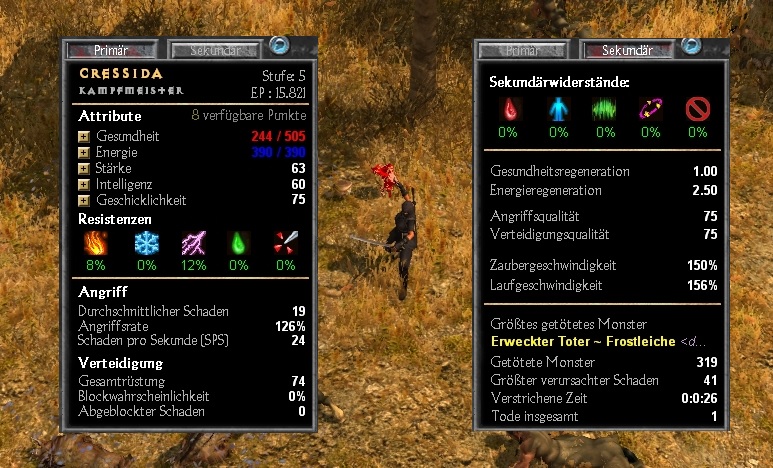Screen dimensions: 773x468
Task: Put a point into Geschicklichkeit
Action: pyautogui.click(x=84, y=201)
